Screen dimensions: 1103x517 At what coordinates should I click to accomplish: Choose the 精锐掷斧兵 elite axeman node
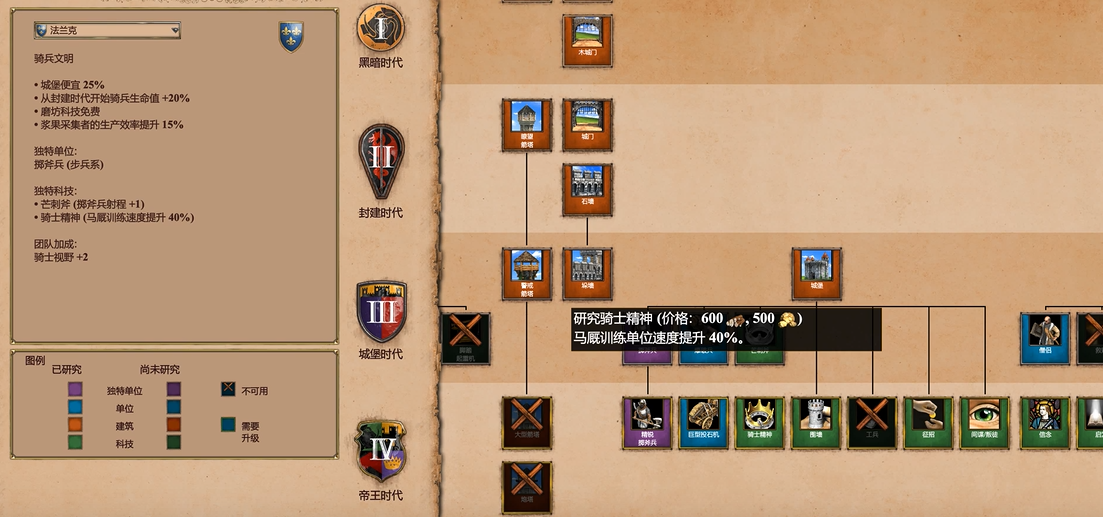tap(647, 422)
